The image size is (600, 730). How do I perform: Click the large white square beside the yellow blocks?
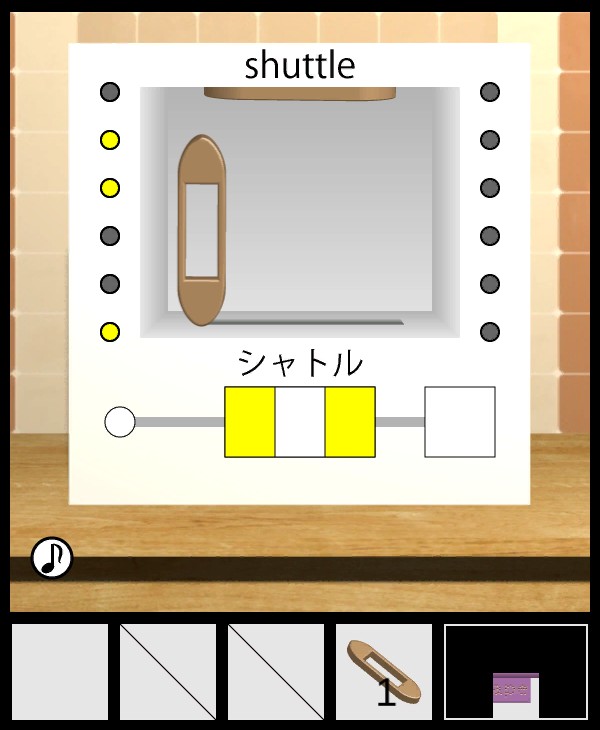[460, 422]
